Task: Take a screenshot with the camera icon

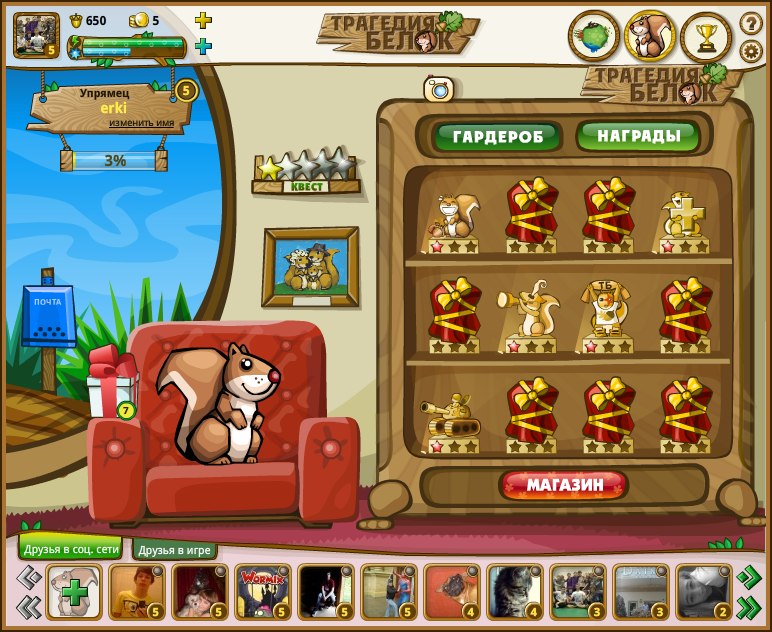Action: [439, 89]
